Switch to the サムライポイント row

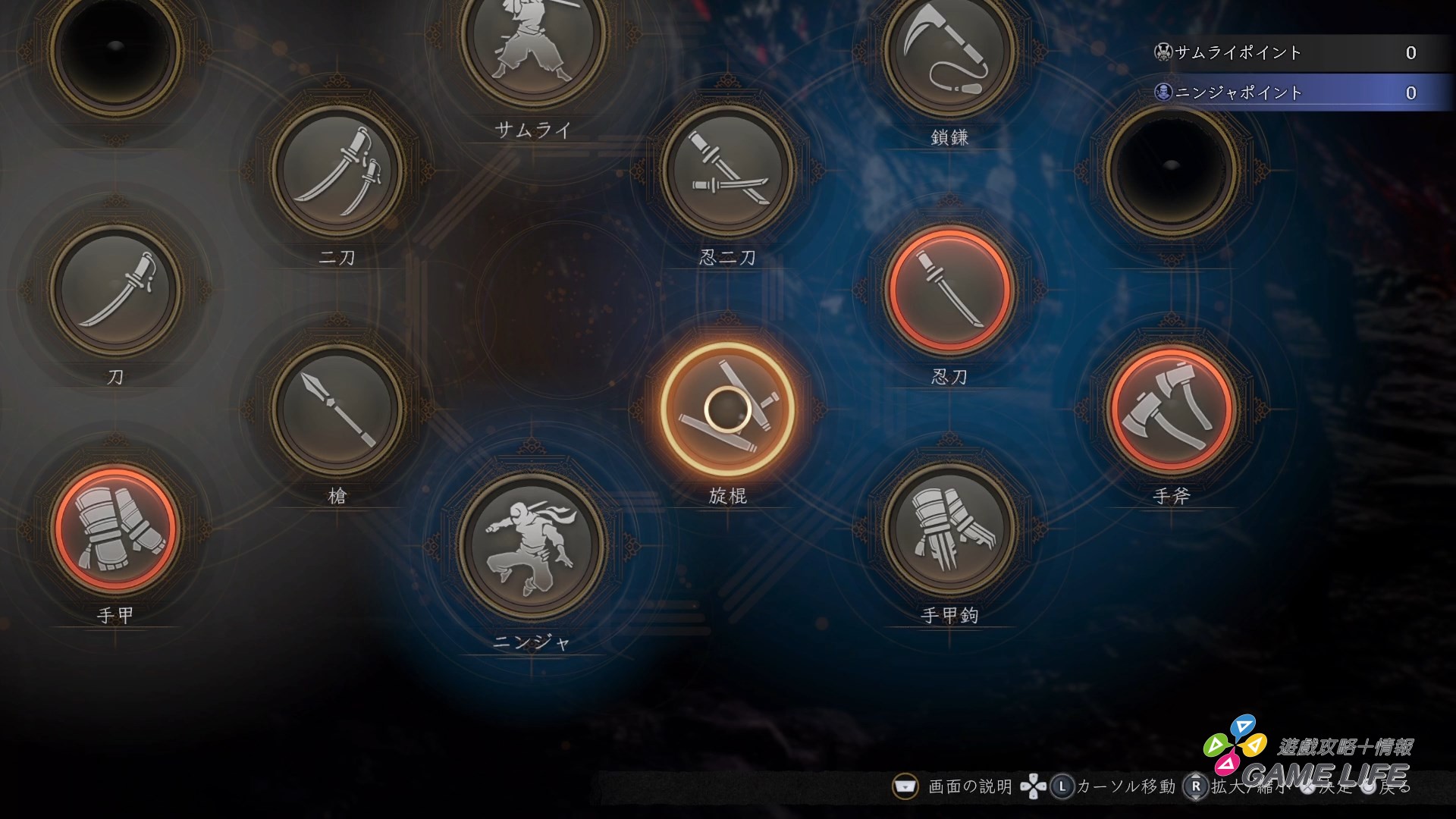tap(1289, 53)
